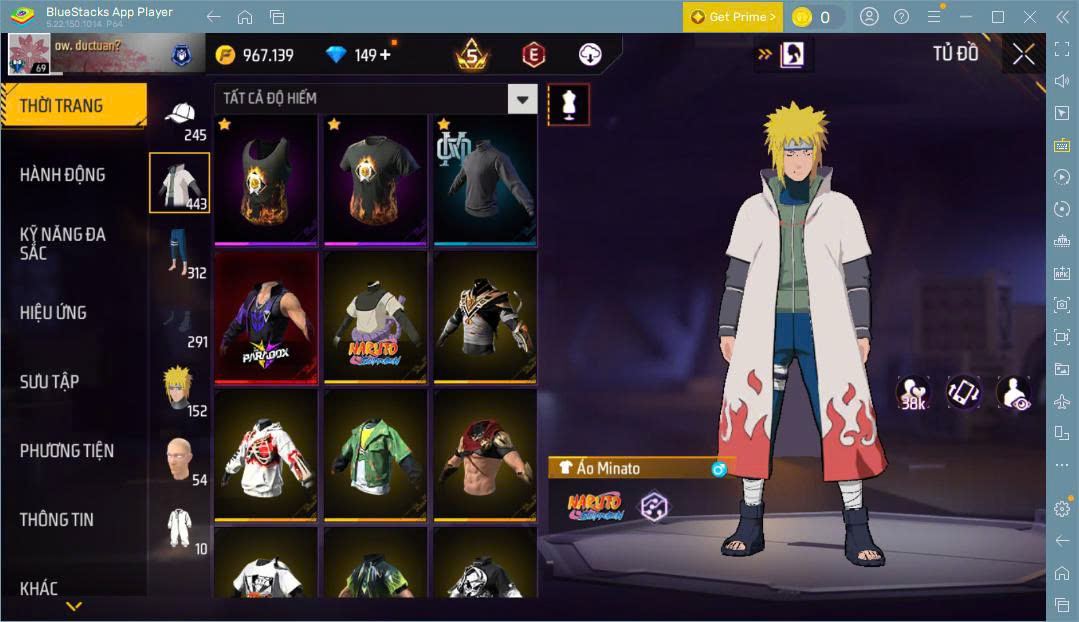Select the Hiệu Ứng category

click(53, 313)
